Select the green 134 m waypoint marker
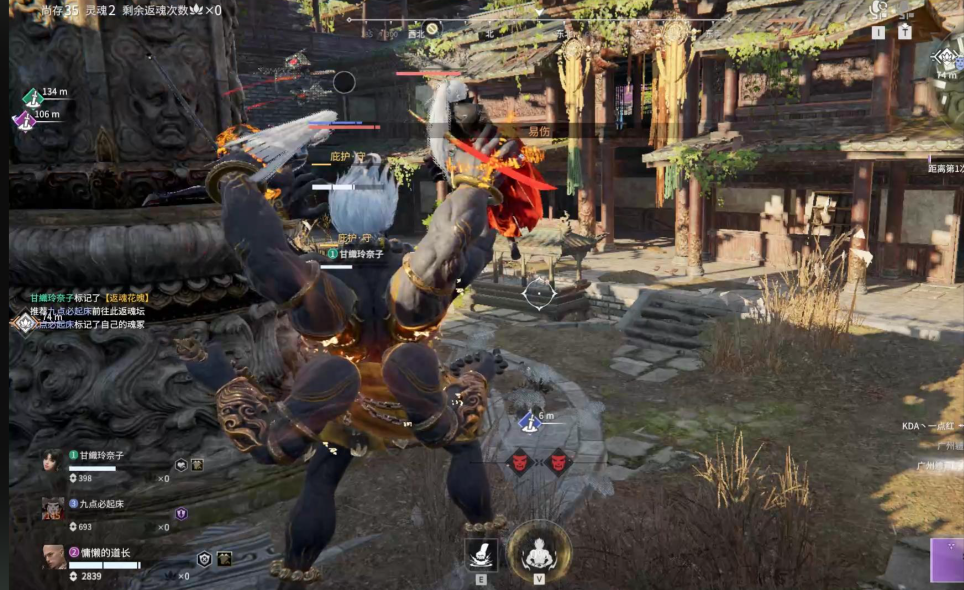Viewport: 964px width, 590px height. pyautogui.click(x=33, y=96)
